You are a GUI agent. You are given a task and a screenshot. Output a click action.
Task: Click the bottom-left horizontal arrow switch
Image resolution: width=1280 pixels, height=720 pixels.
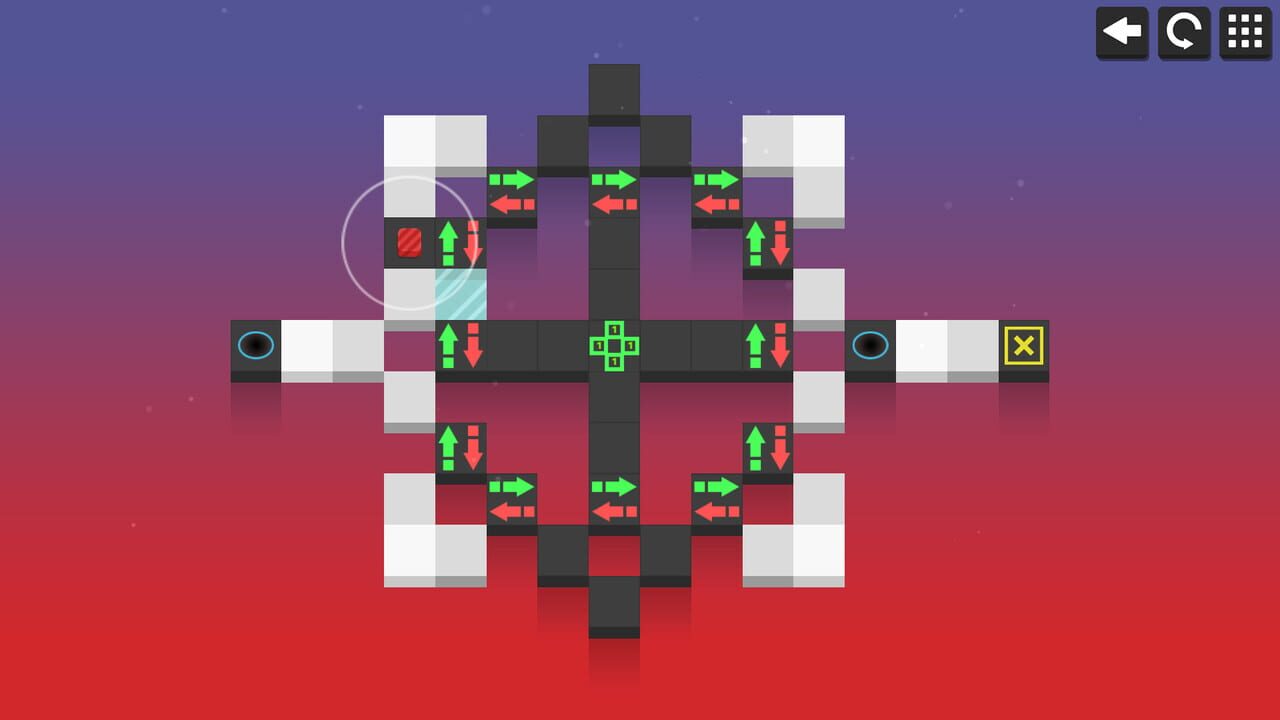(x=512, y=499)
